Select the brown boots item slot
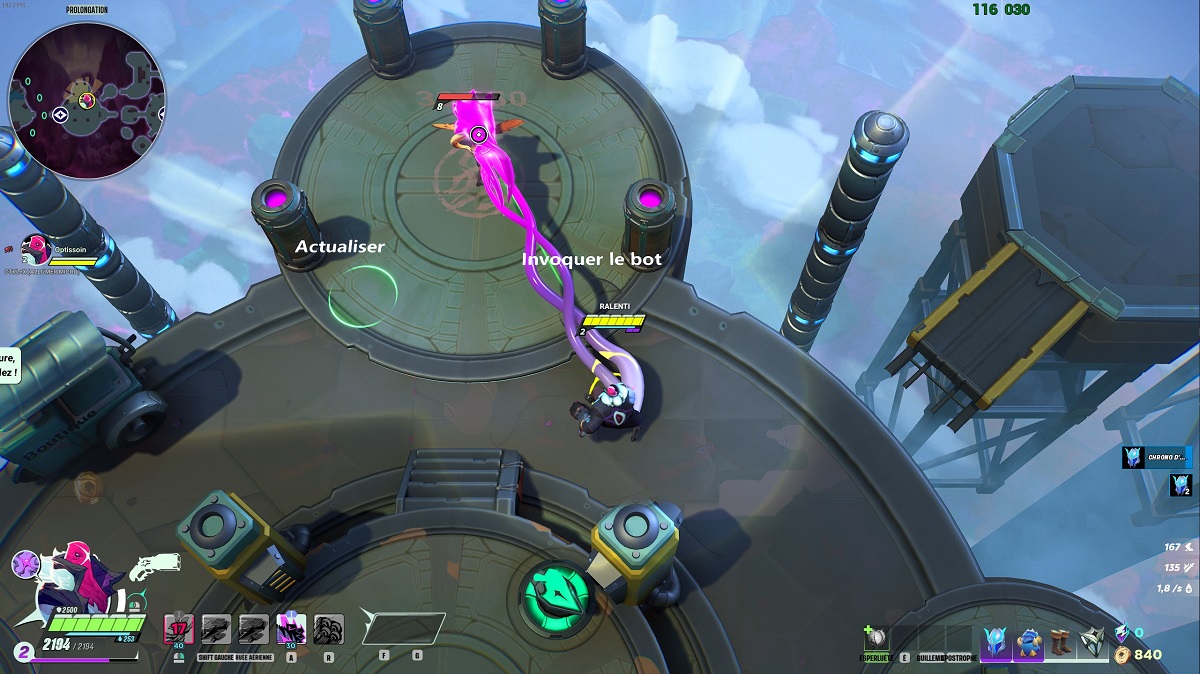The height and width of the screenshot is (674, 1200). click(1061, 641)
